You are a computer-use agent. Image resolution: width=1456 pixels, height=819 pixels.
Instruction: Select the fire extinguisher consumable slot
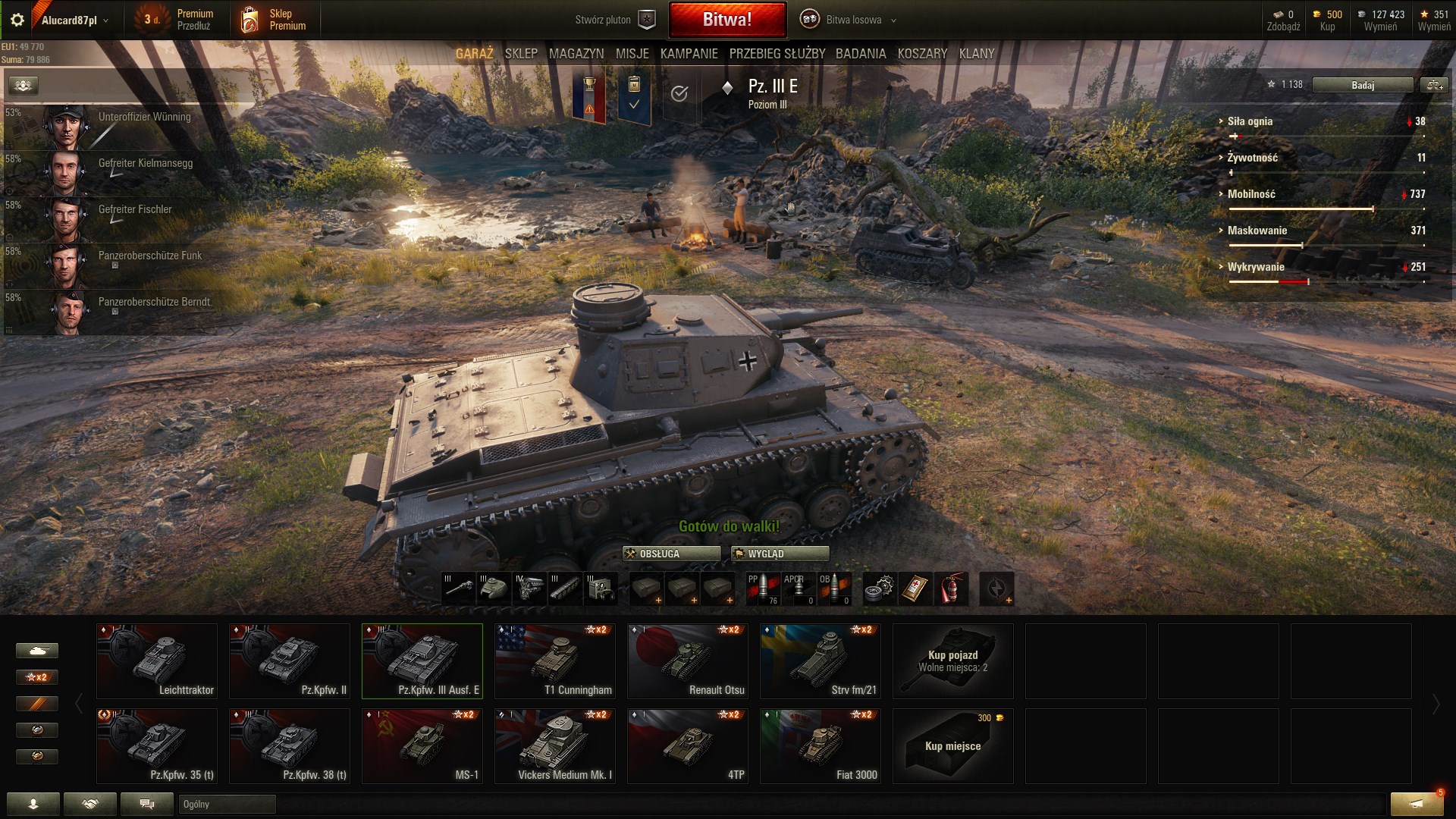pos(951,588)
